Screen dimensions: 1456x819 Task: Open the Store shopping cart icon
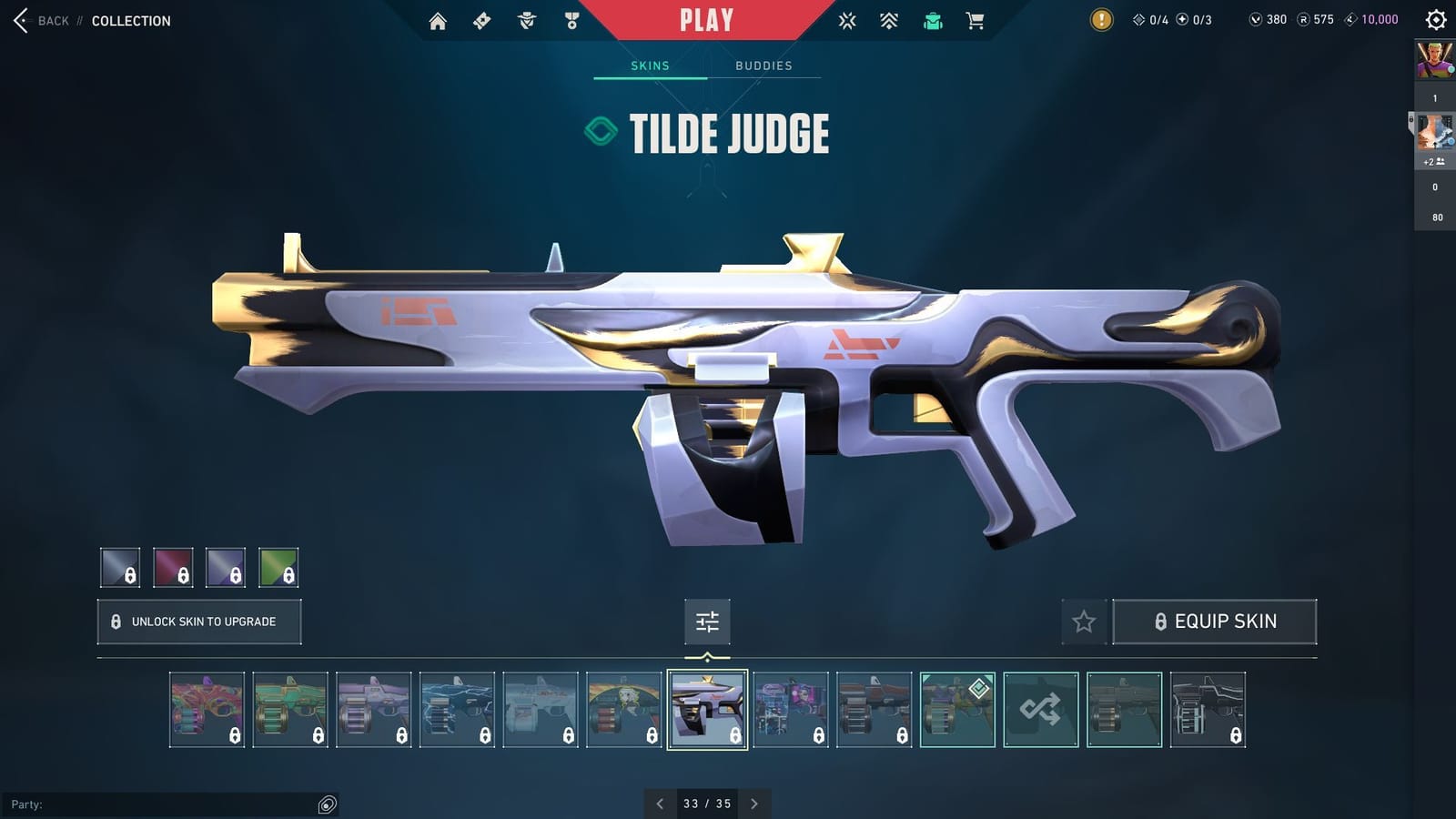(x=976, y=20)
